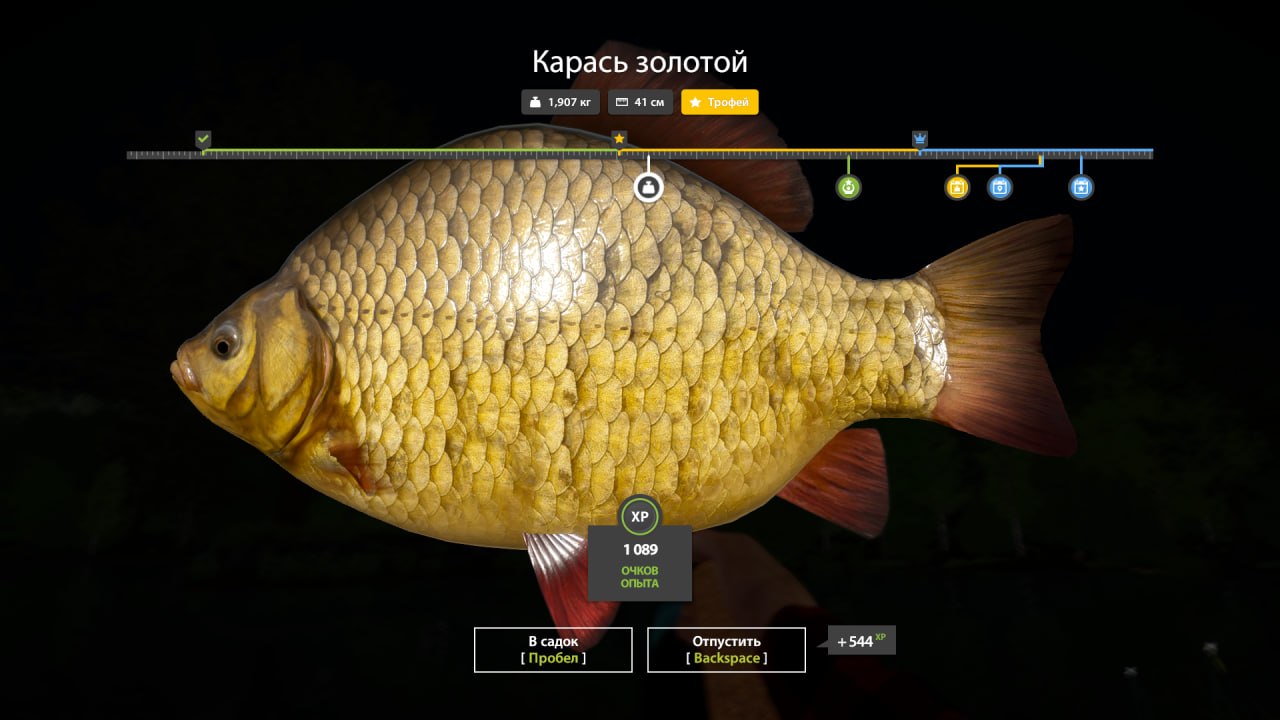The image size is (1280, 720).
Task: Click the blue crown flag on the scale
Action: click(920, 138)
